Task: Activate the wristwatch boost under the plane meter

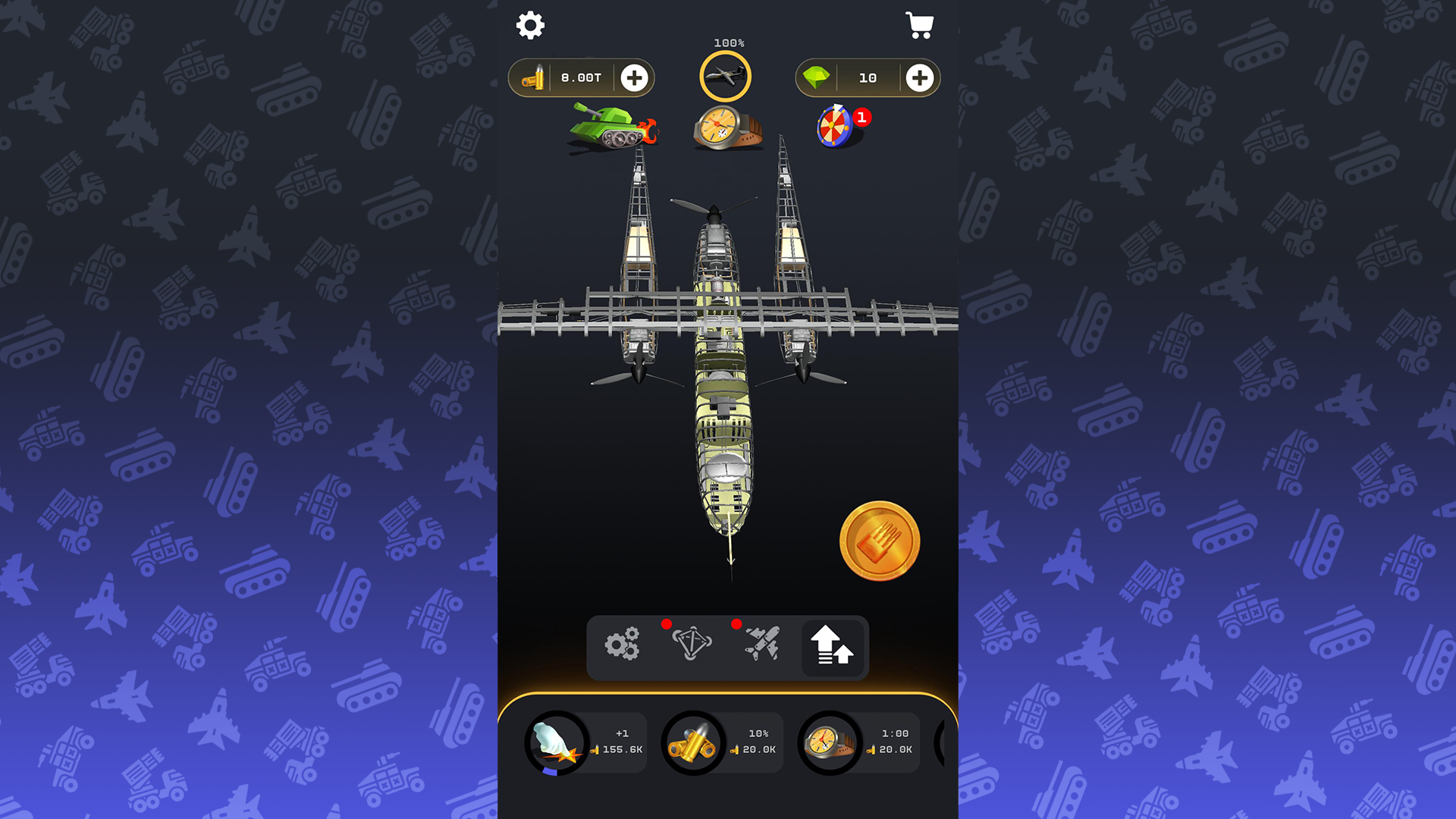Action: coord(726,125)
